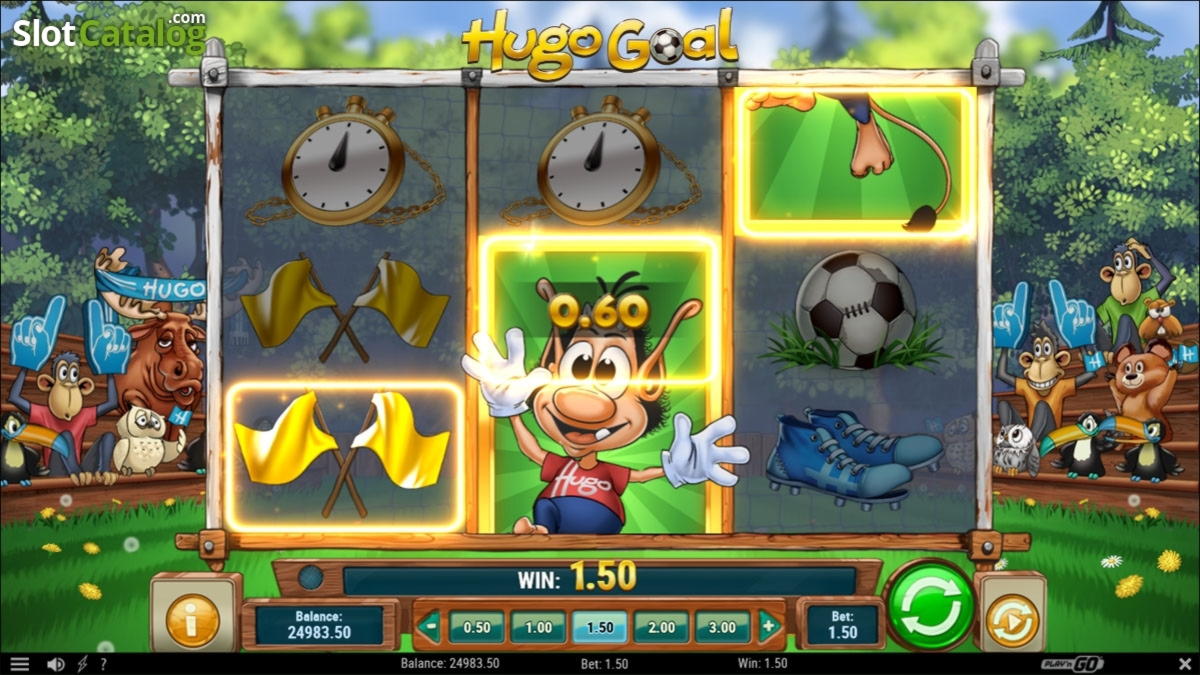The width and height of the screenshot is (1200, 675).
Task: Open the hamburger menu in the bottom bar
Action: 19,664
